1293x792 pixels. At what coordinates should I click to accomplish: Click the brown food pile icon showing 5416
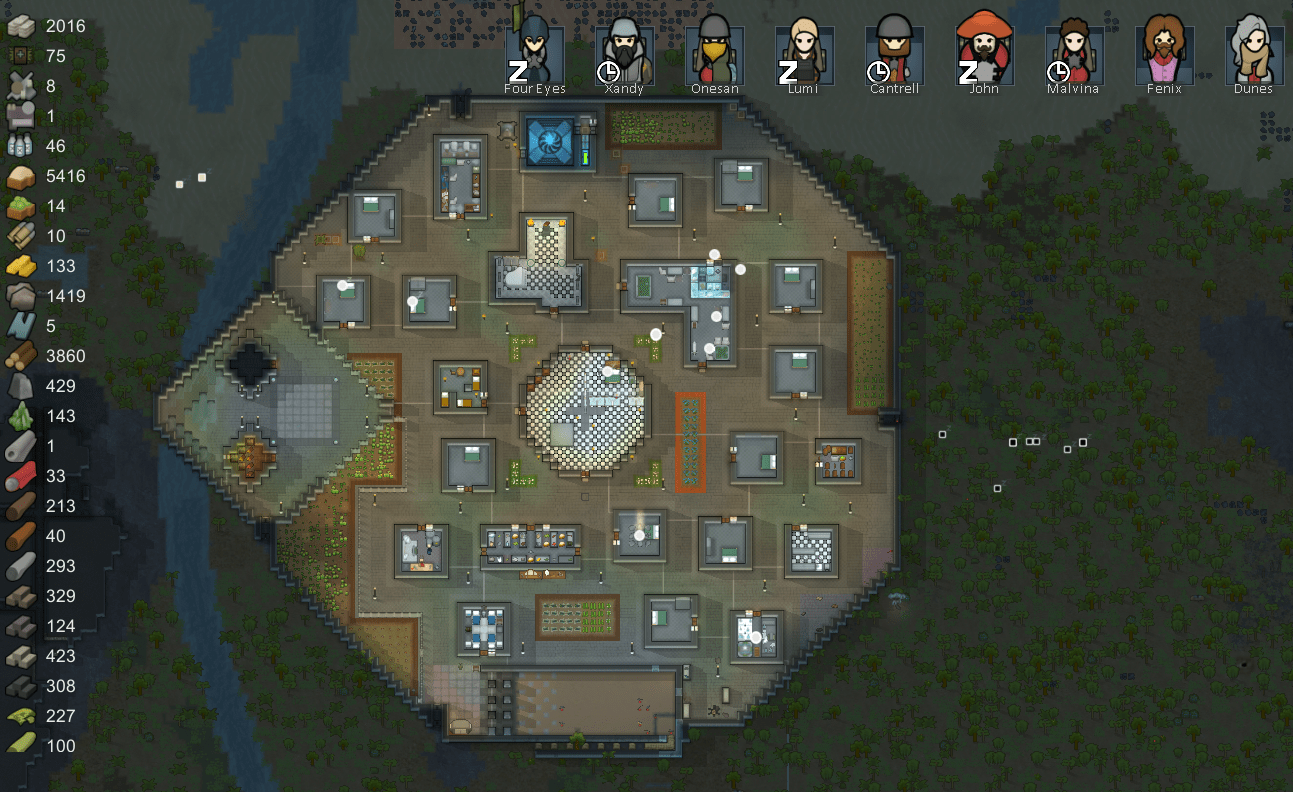(20, 176)
